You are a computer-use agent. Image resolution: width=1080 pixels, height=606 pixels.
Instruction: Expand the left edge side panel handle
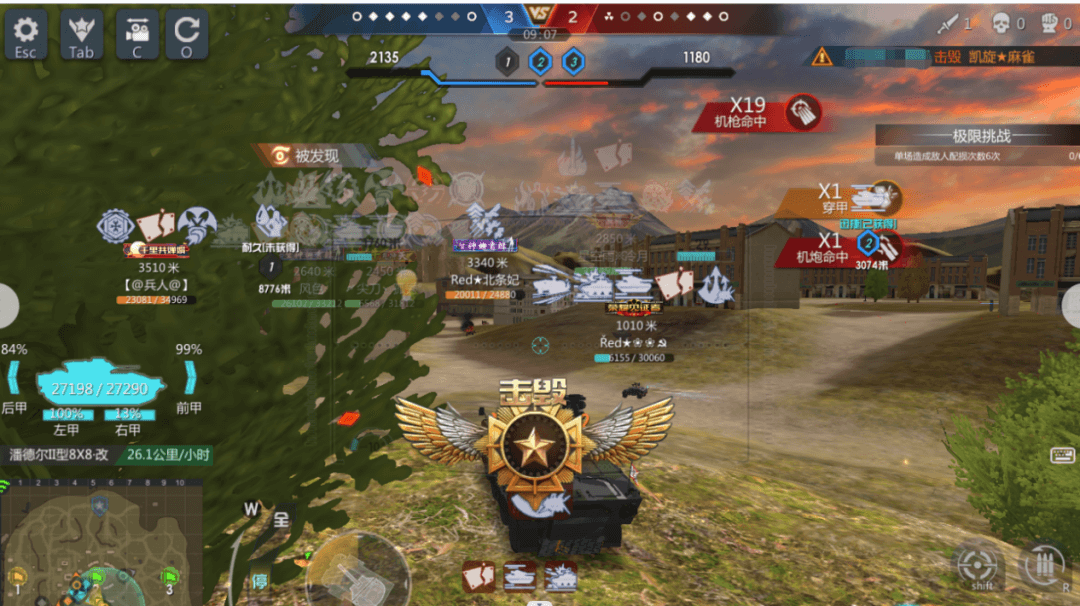coord(7,307)
